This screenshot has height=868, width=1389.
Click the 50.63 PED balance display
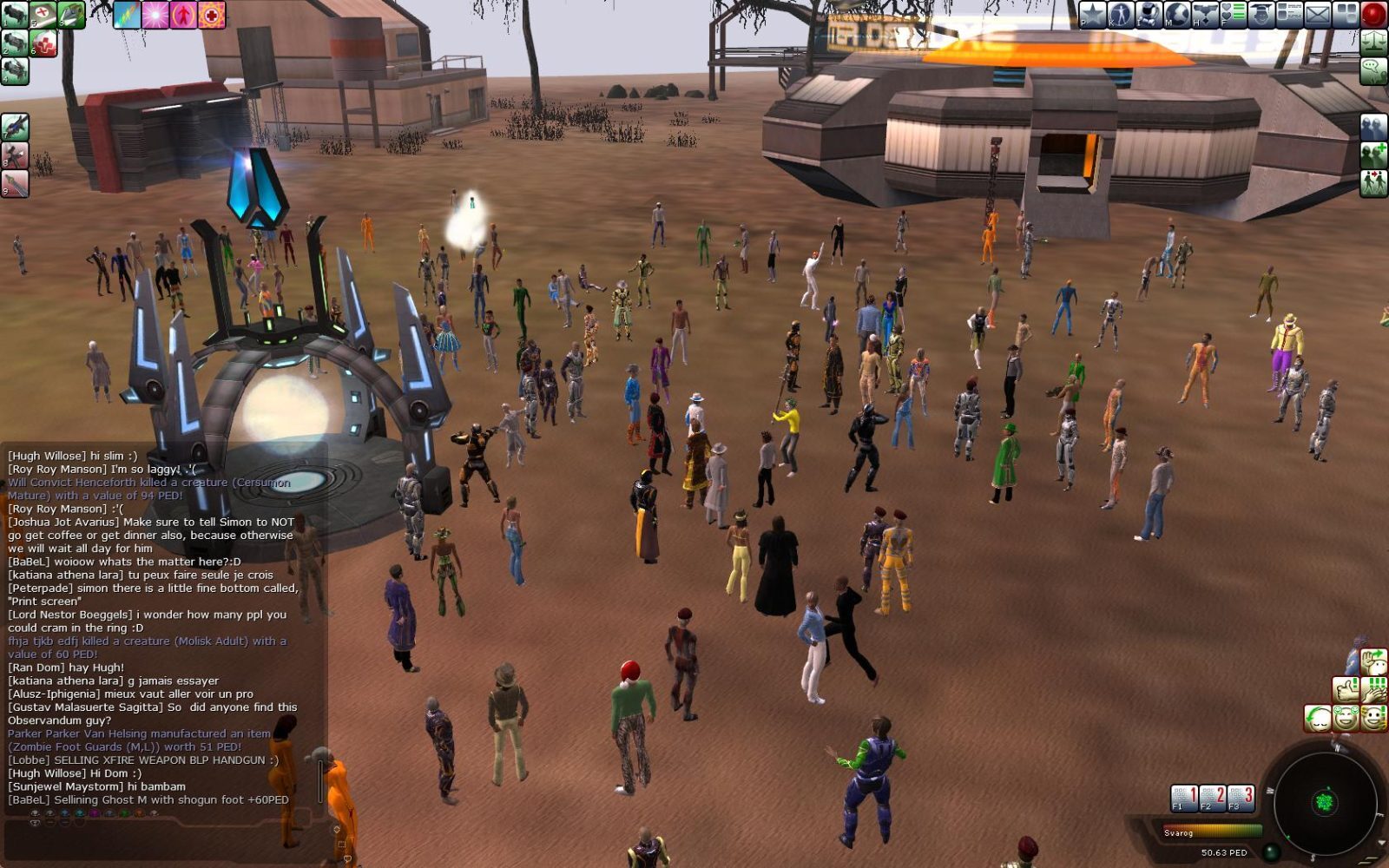[x=1225, y=852]
